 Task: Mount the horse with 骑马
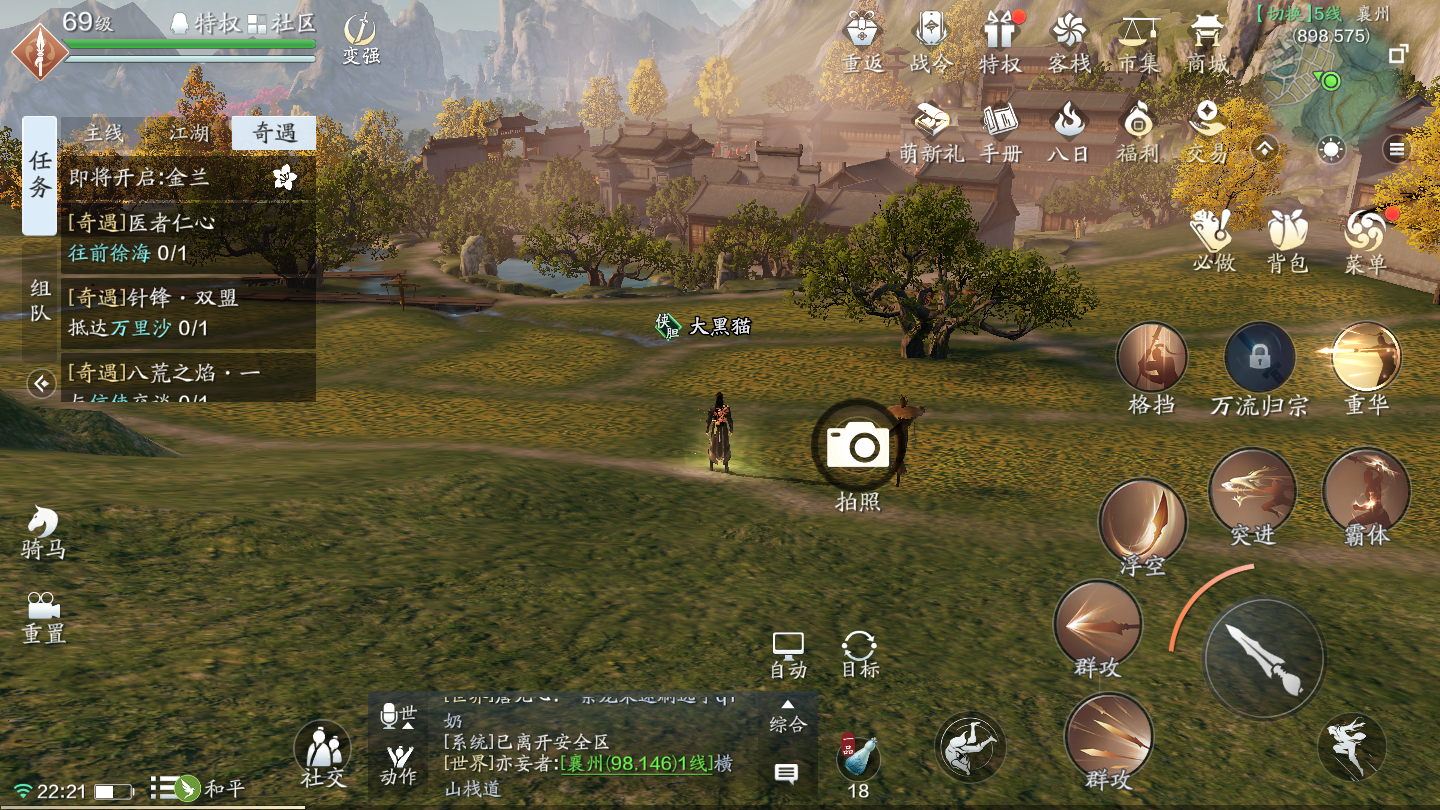click(43, 531)
